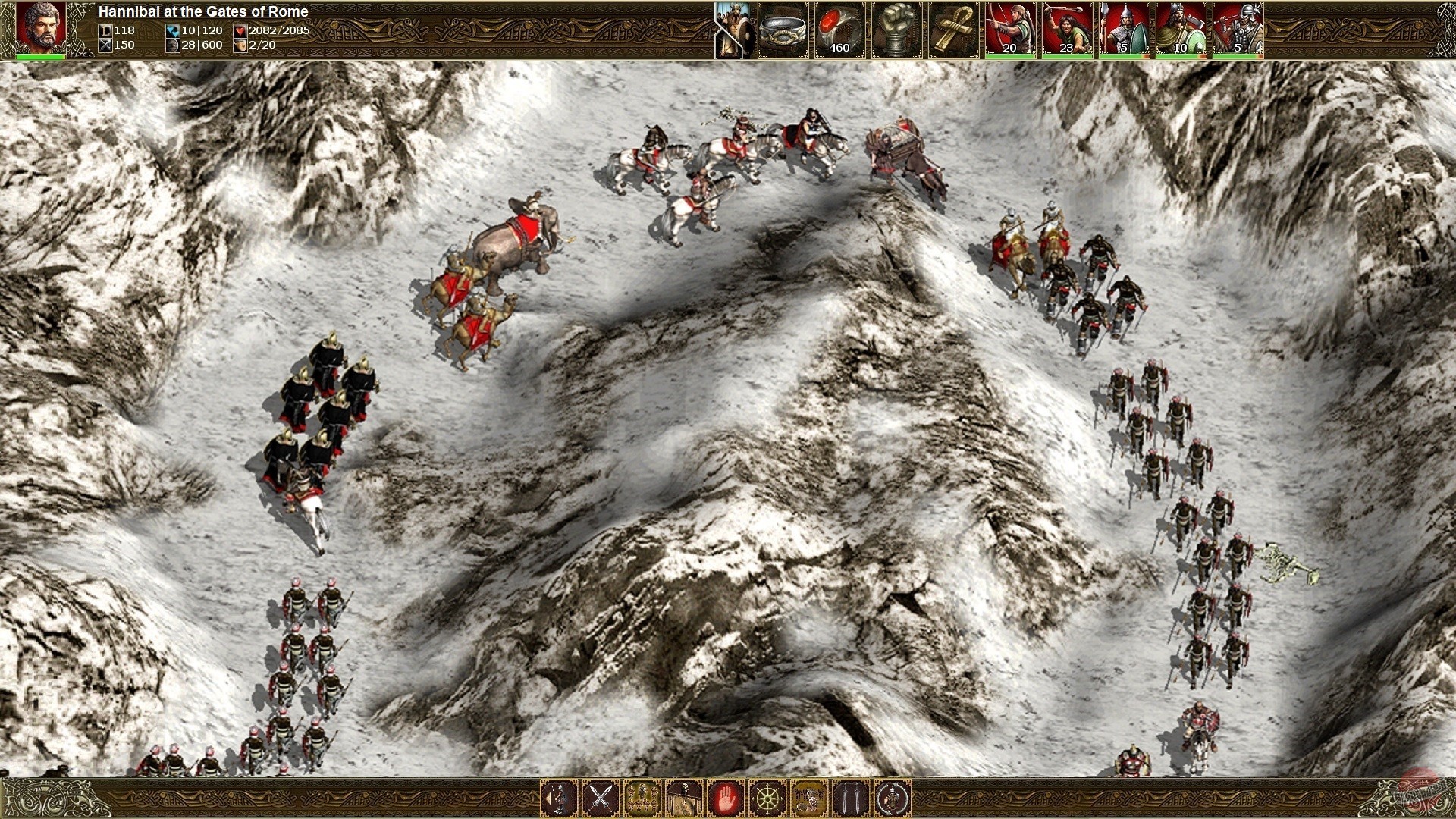This screenshot has width=1456, height=819.
Task: Click the skull banner command icon
Action: pos(681,797)
